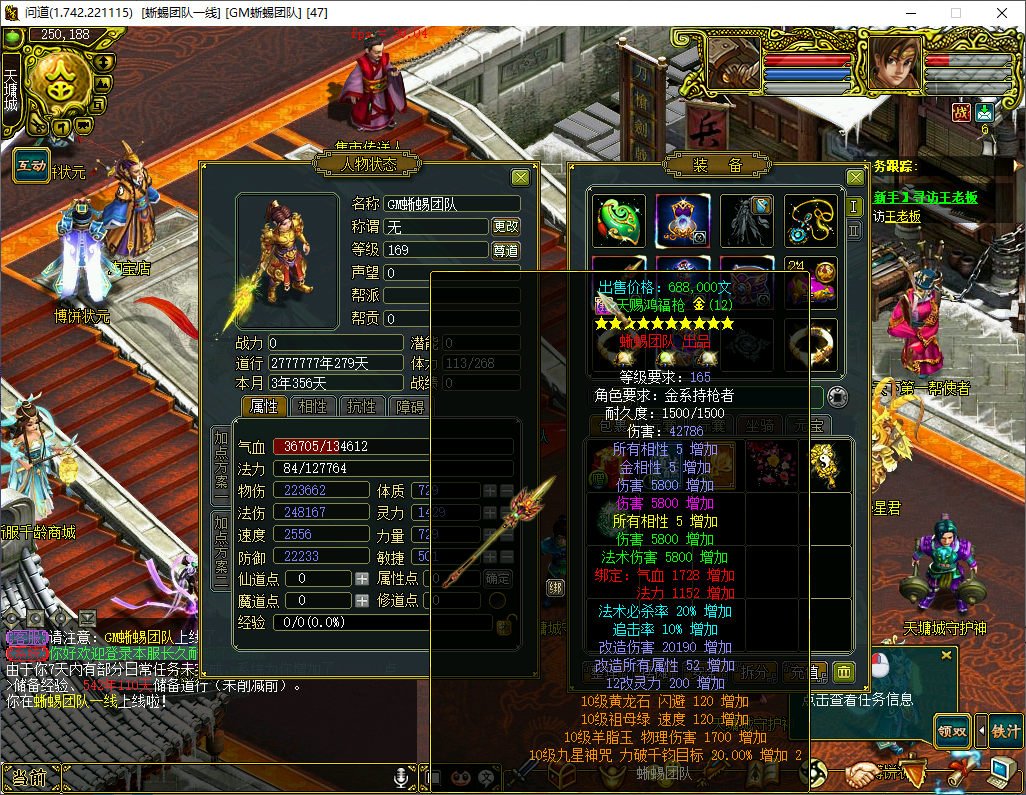Viewport: 1026px width, 795px height.
Task: Open the 抗性 resistance tab
Action: [361, 407]
